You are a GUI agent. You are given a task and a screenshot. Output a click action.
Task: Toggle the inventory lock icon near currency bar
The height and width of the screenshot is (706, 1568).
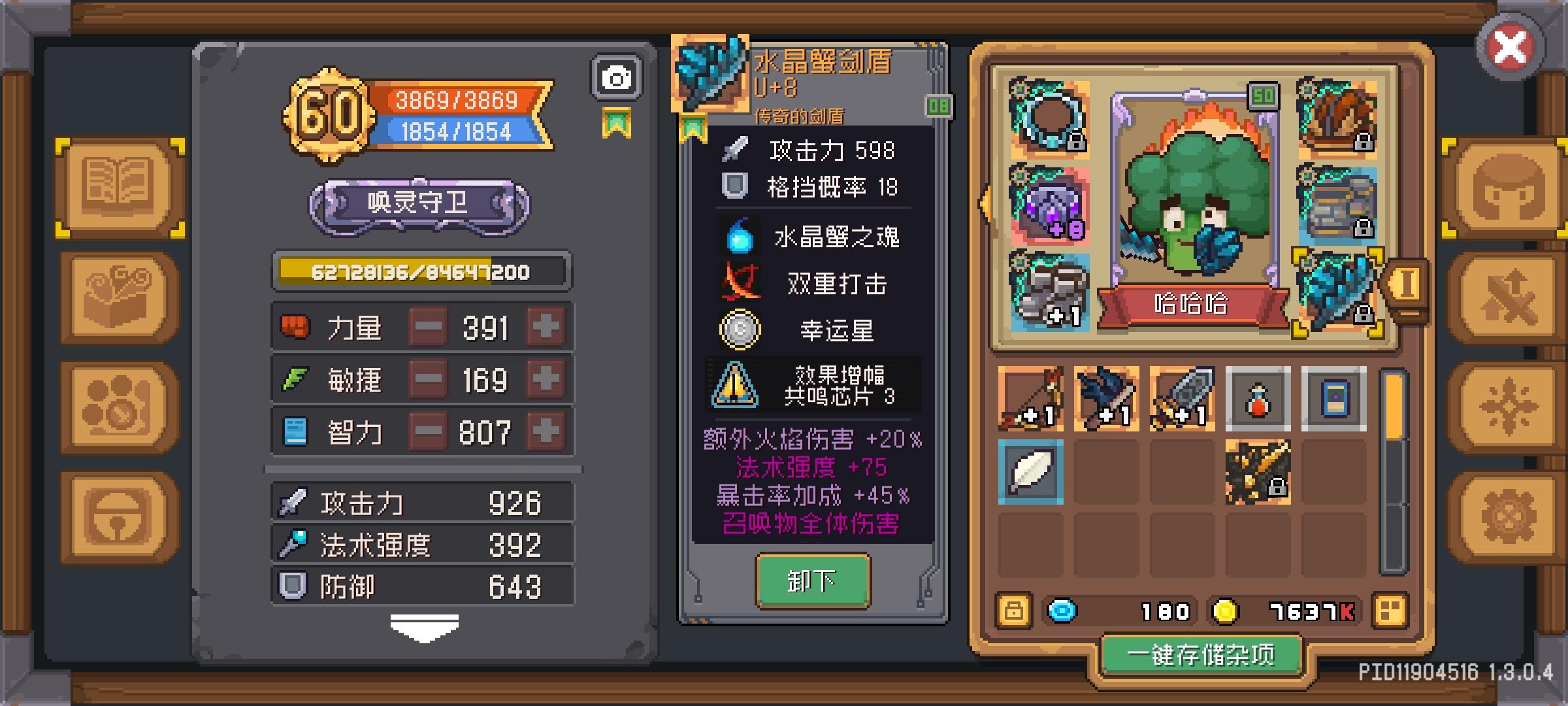pyautogui.click(x=1014, y=611)
